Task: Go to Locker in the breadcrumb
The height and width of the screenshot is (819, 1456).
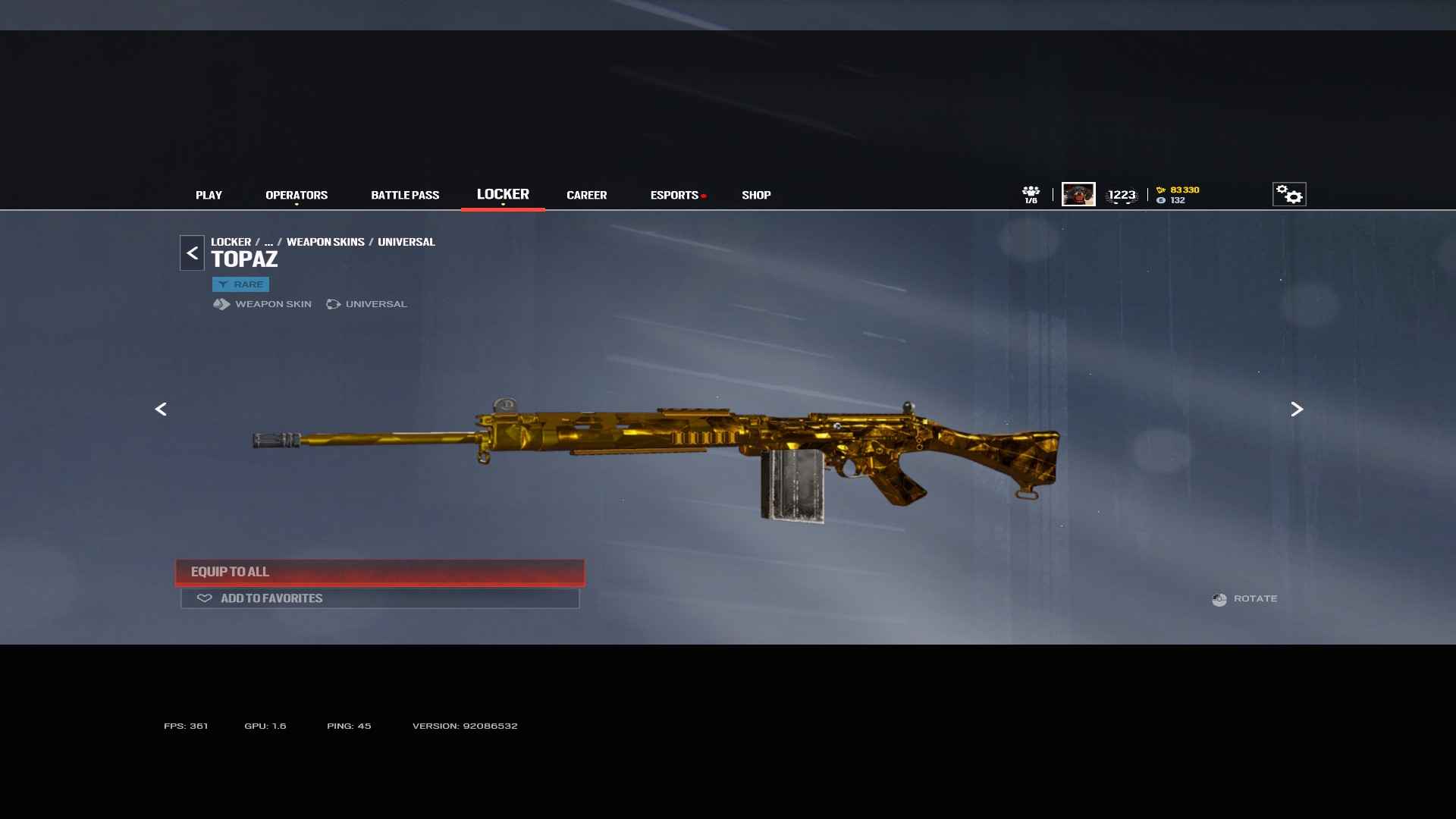Action: [231, 242]
